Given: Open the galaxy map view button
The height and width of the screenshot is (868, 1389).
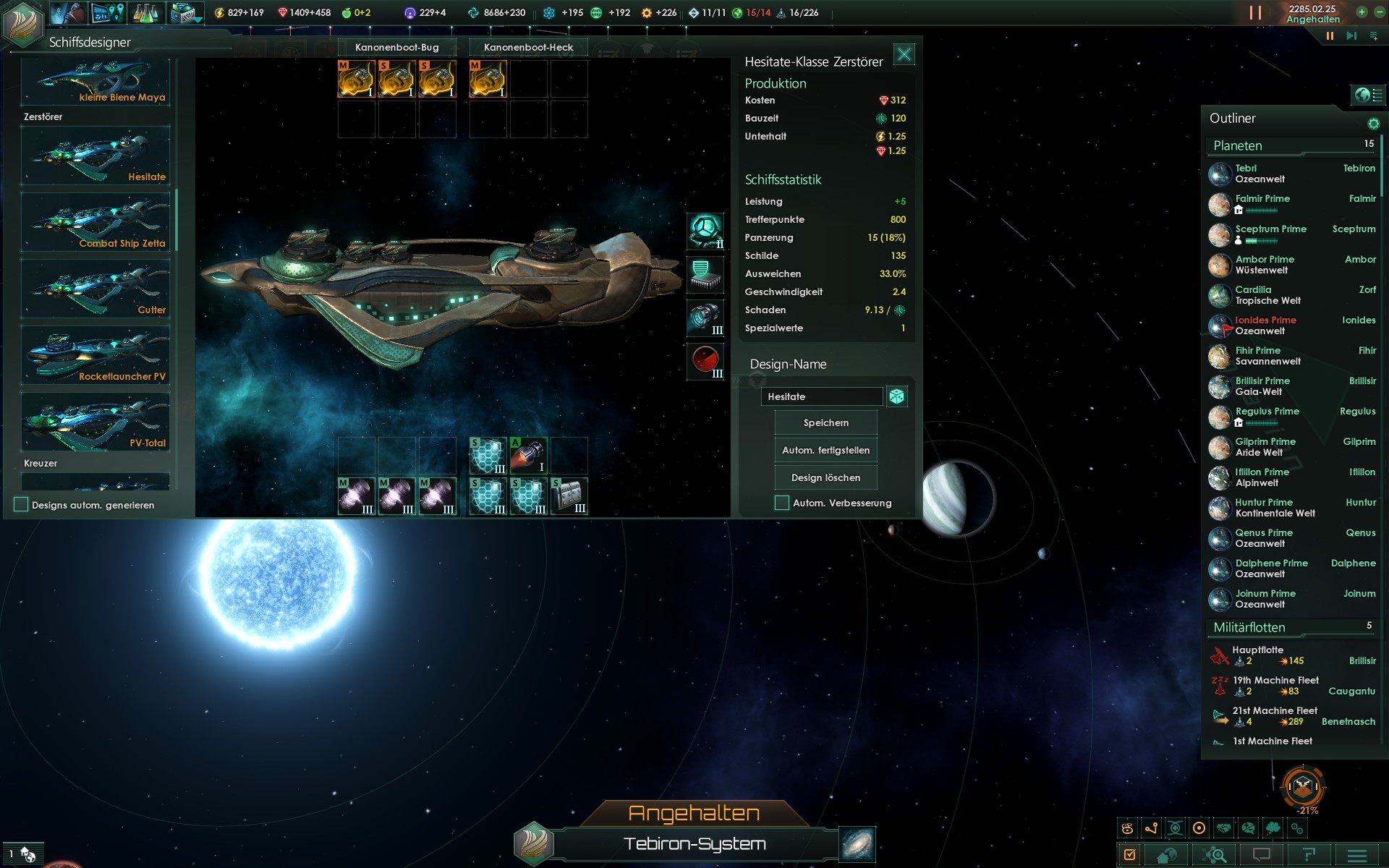Looking at the screenshot, I should [857, 844].
